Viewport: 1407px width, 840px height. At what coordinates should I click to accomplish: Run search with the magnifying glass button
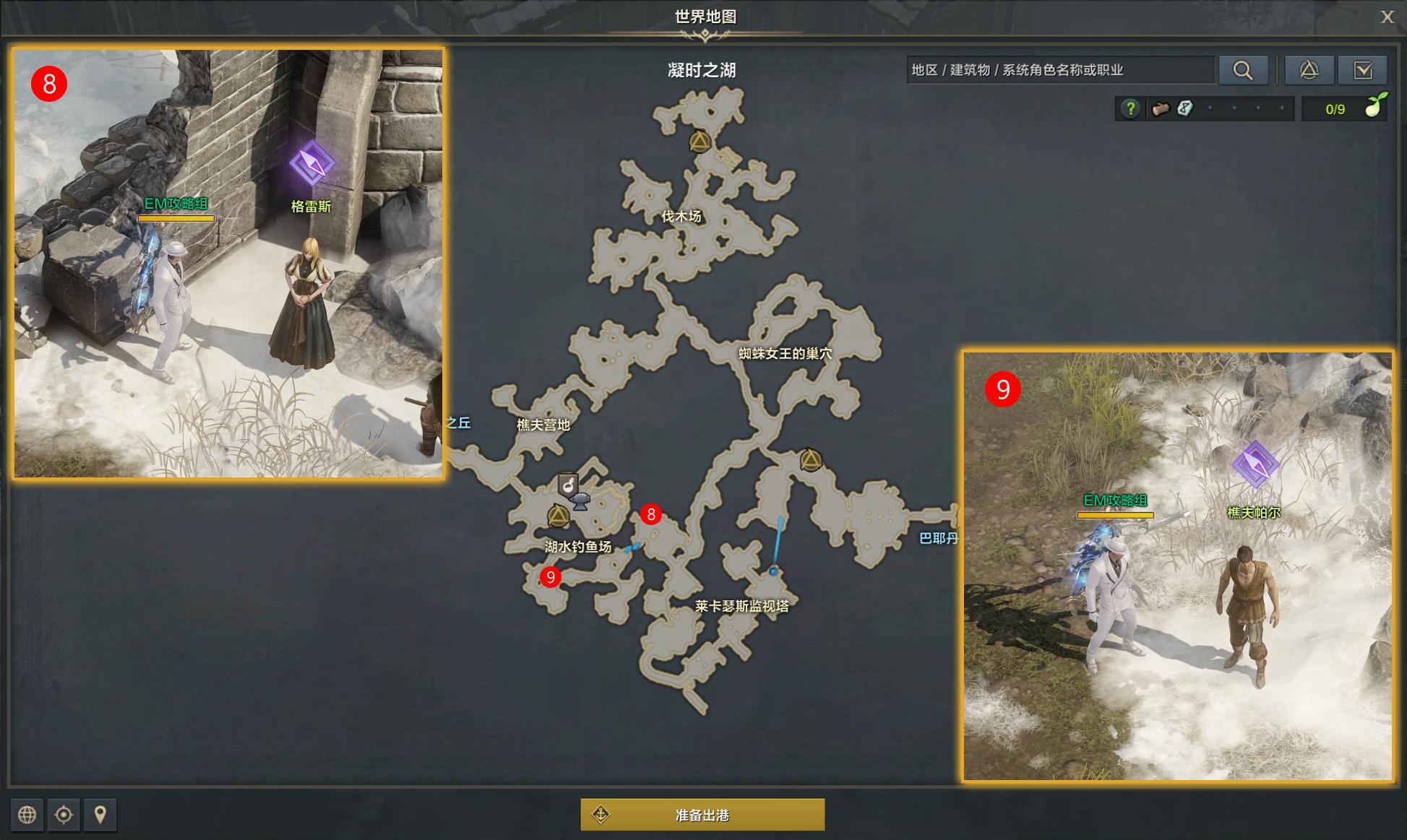pos(1243,70)
